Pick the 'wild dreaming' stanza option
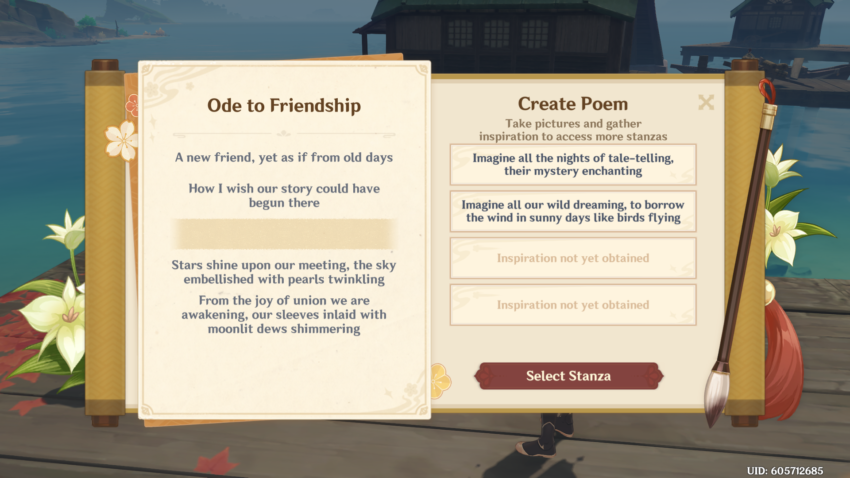 572,211
